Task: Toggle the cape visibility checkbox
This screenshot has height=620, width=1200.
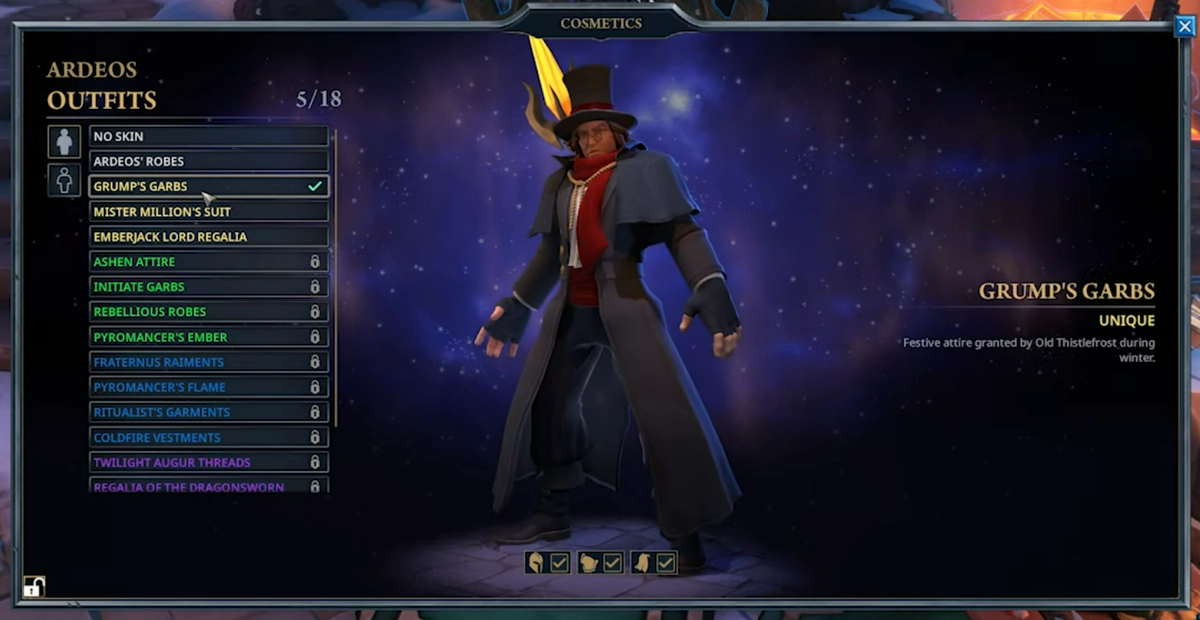Action: click(x=666, y=563)
